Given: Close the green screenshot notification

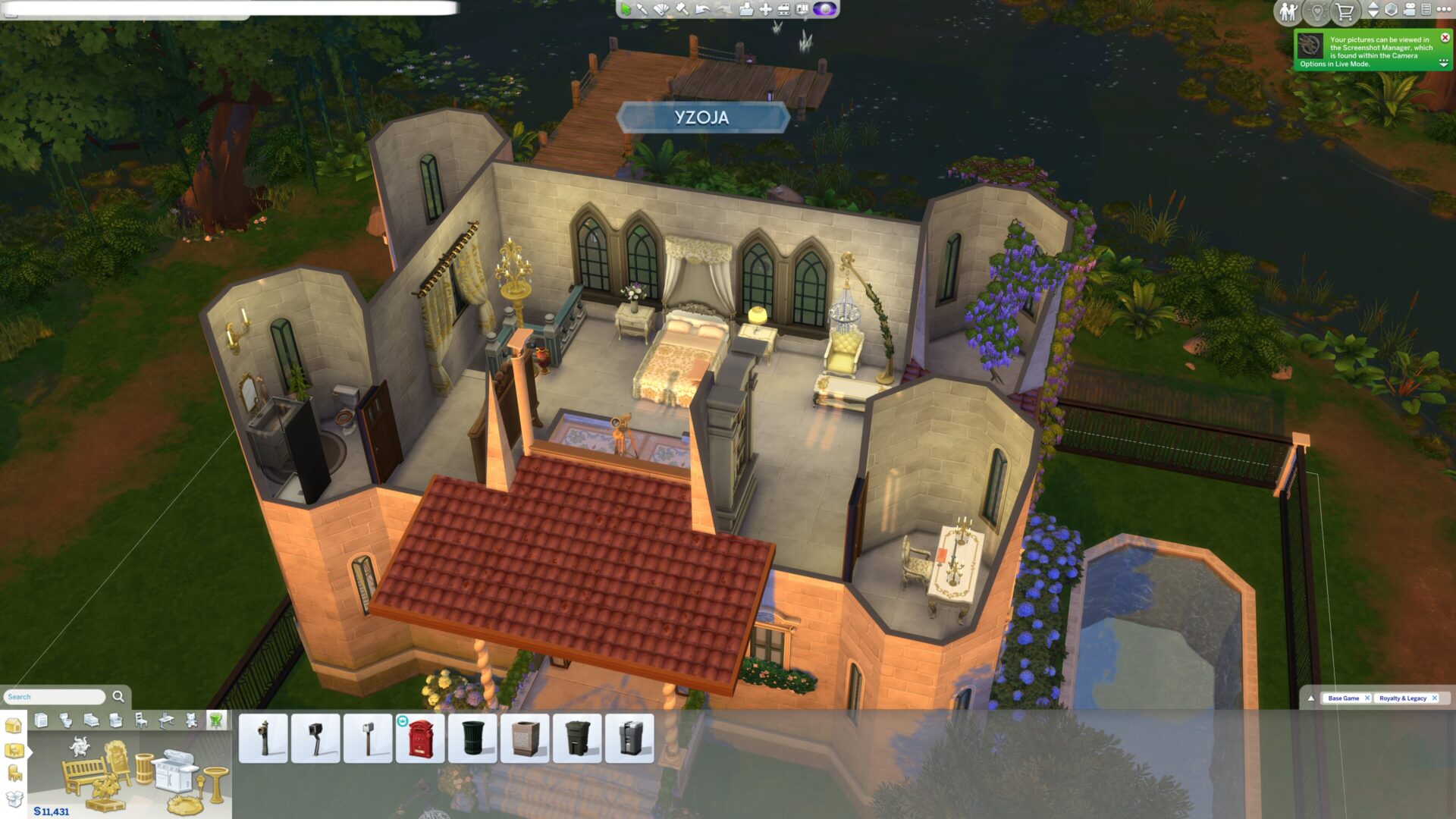Looking at the screenshot, I should (x=1445, y=37).
